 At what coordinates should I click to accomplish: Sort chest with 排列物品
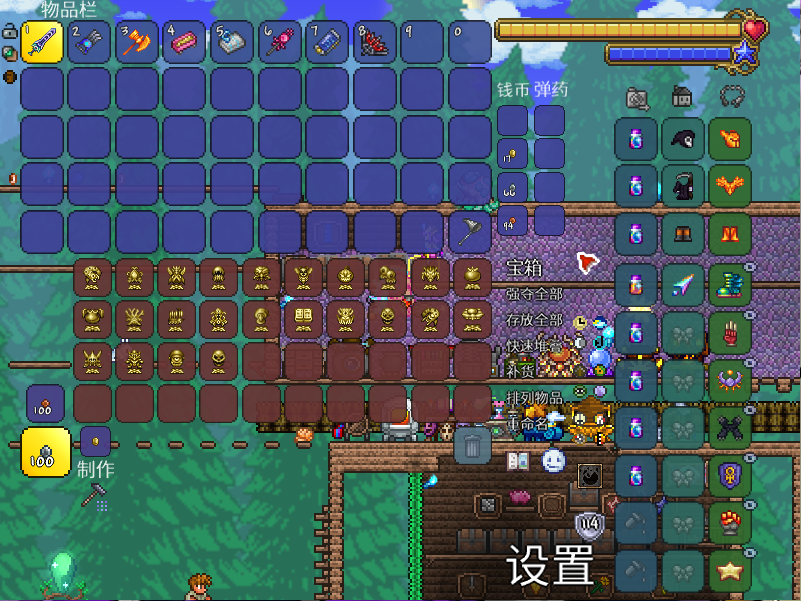pos(534,397)
